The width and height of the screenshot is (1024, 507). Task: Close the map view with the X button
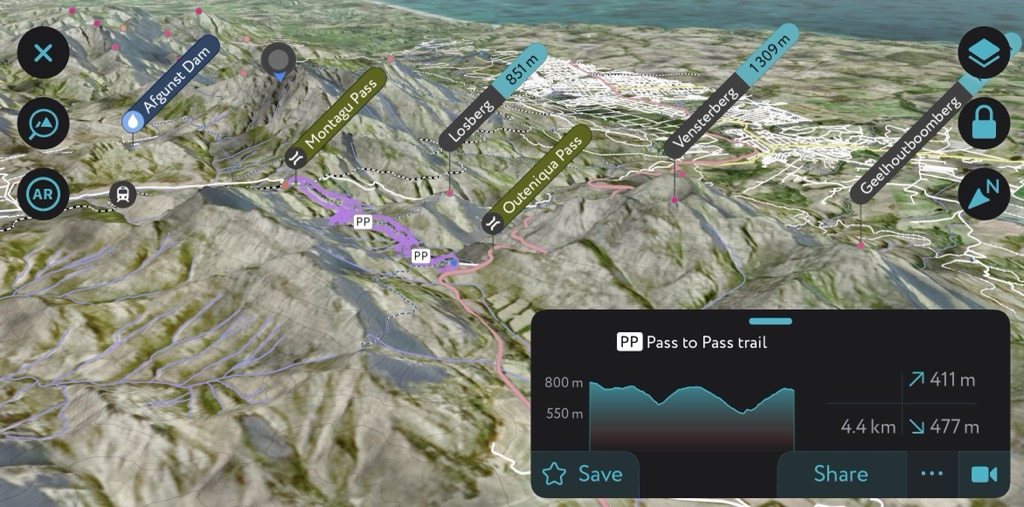pos(43,52)
